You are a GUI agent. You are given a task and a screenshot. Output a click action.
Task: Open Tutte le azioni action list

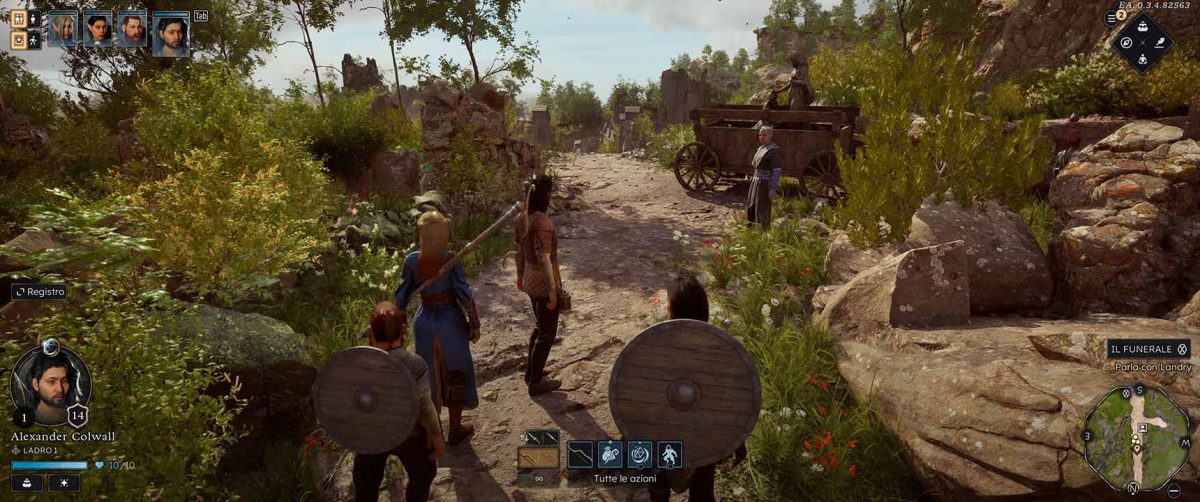(625, 480)
